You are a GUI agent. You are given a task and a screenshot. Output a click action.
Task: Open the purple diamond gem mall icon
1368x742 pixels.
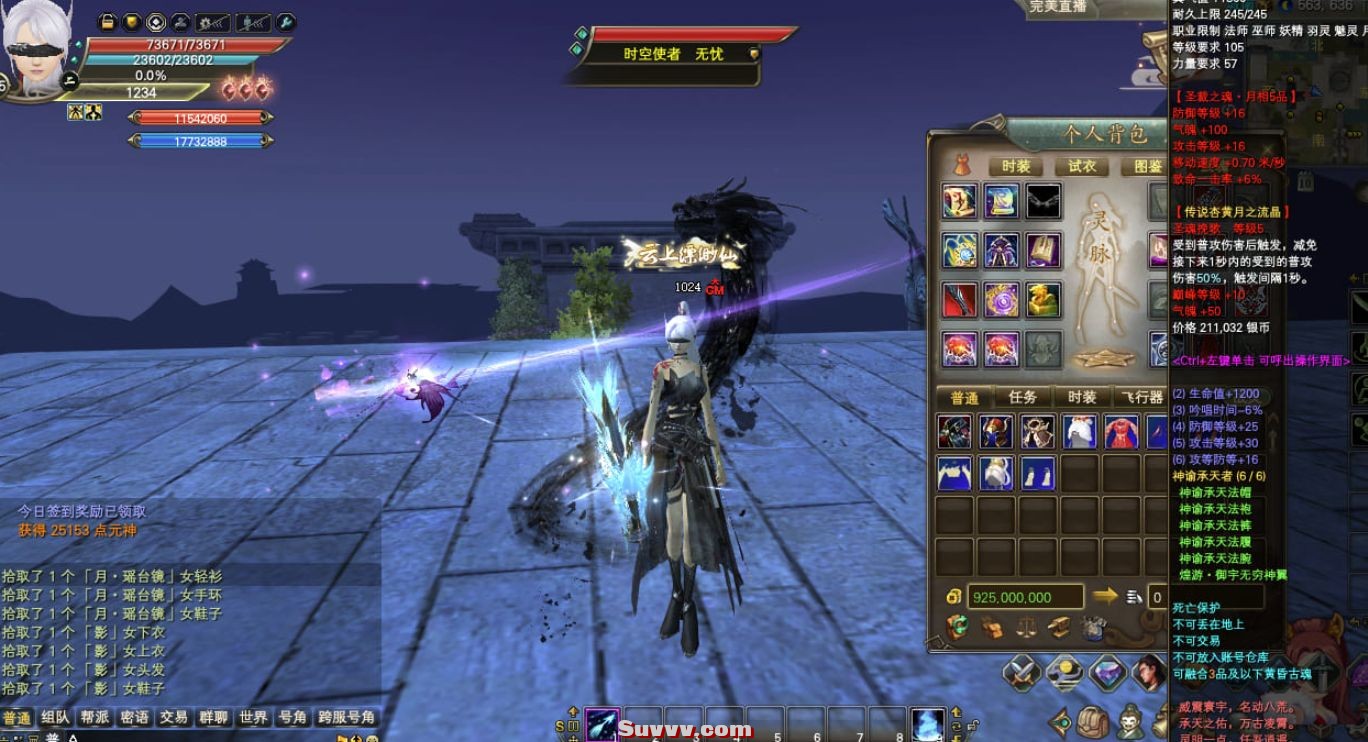pos(1109,671)
